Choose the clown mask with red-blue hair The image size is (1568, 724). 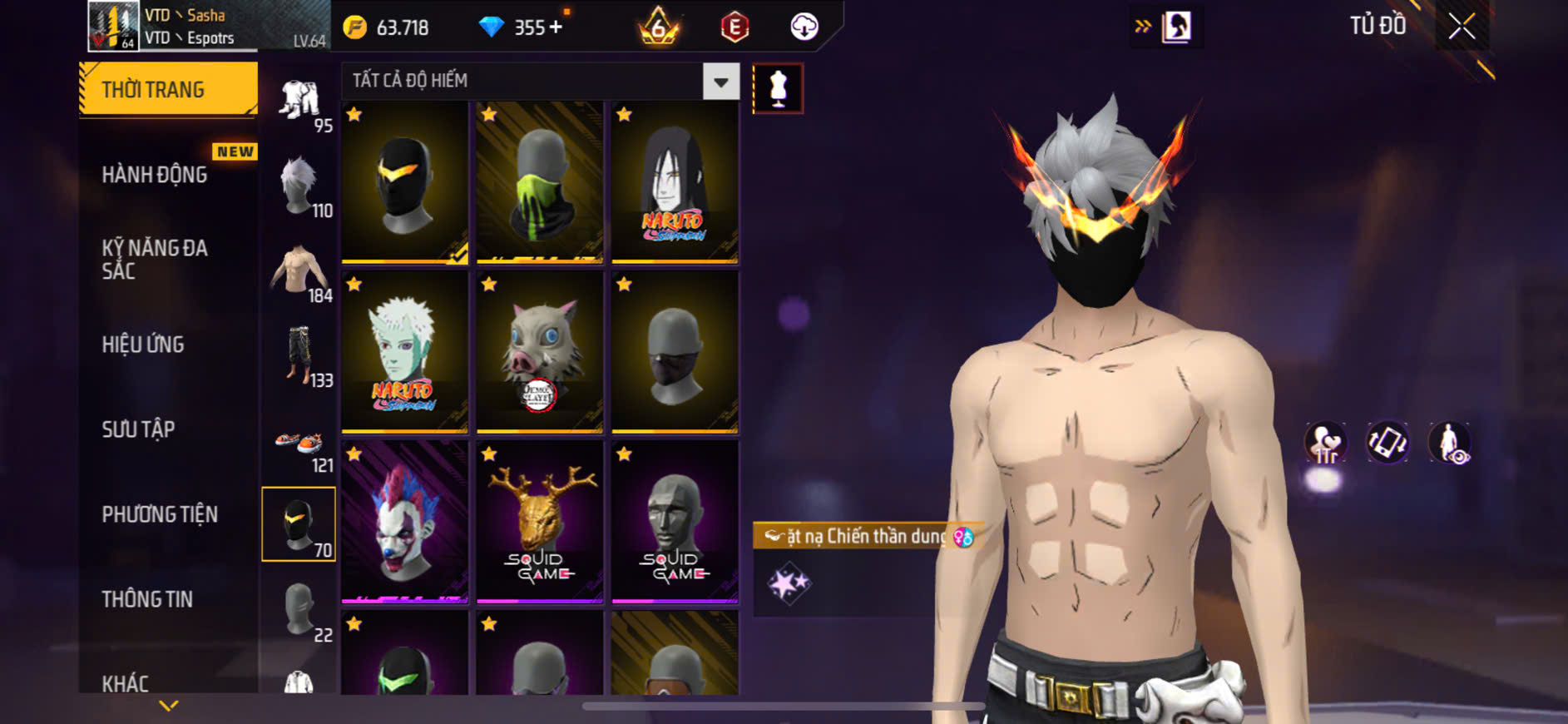[404, 521]
